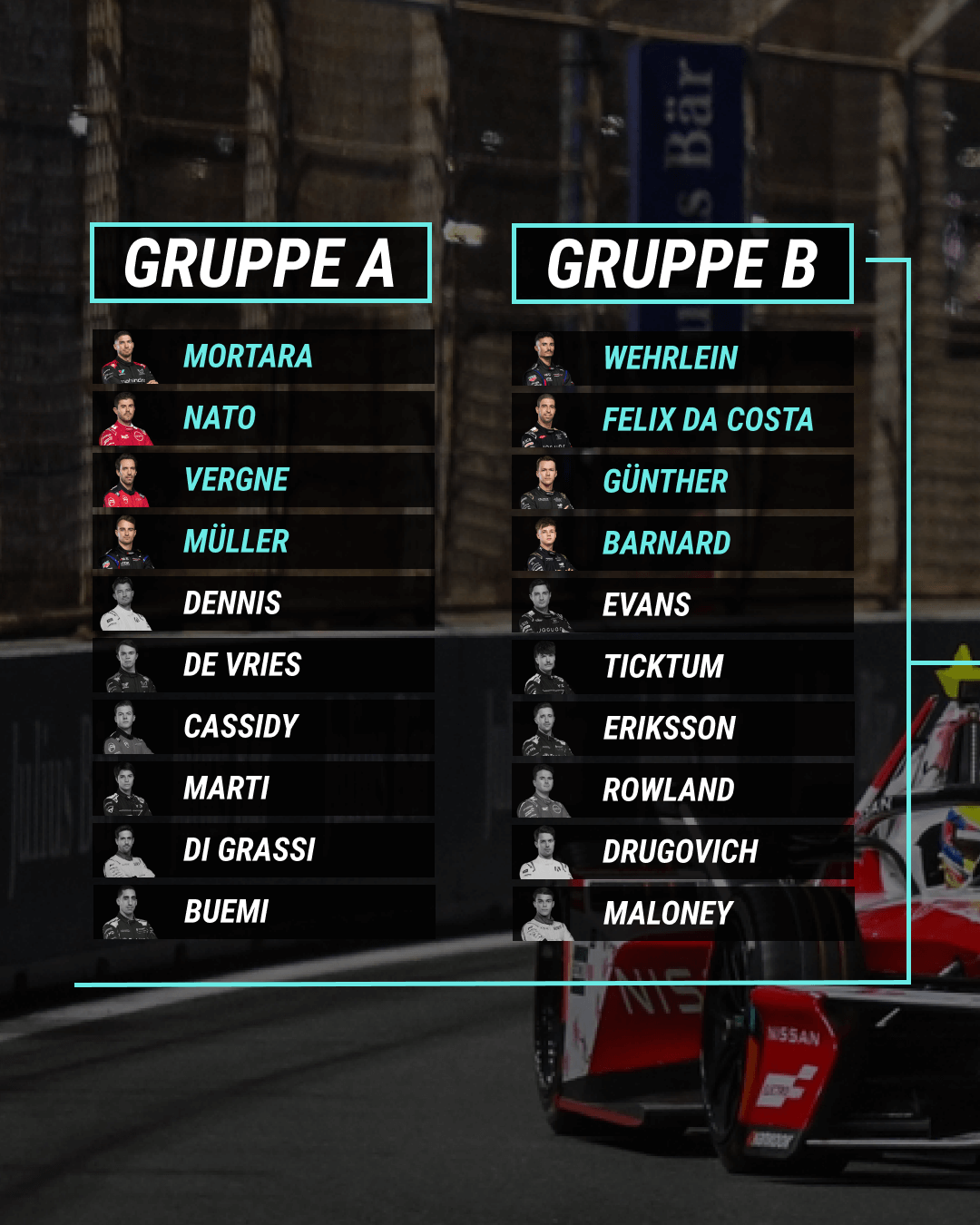The width and height of the screenshot is (980, 1225).
Task: Select Müller in Gruppe A
Action: click(x=263, y=542)
